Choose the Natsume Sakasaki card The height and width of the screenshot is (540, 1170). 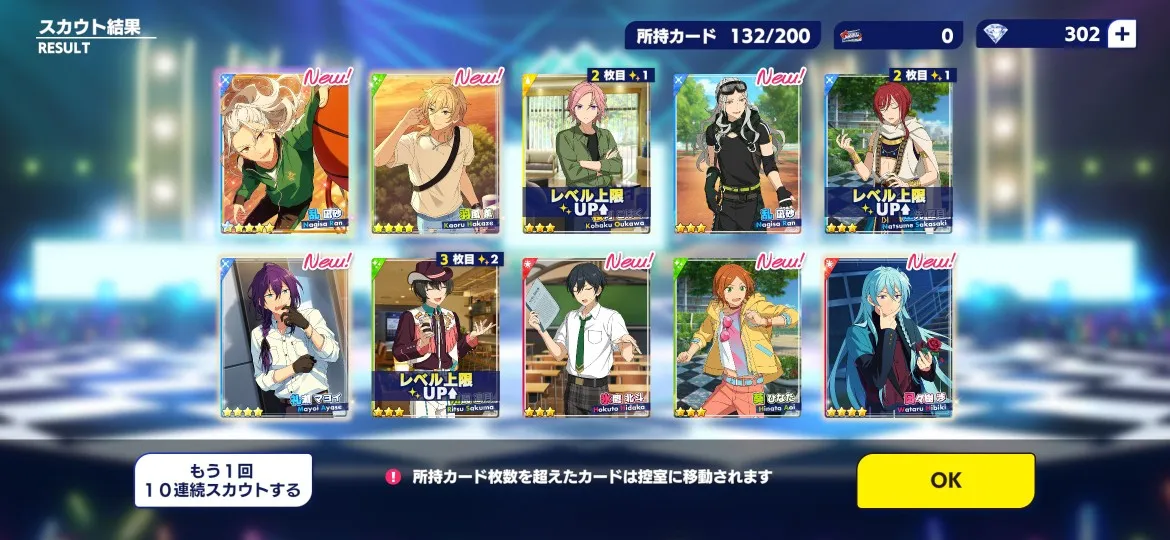click(x=888, y=153)
